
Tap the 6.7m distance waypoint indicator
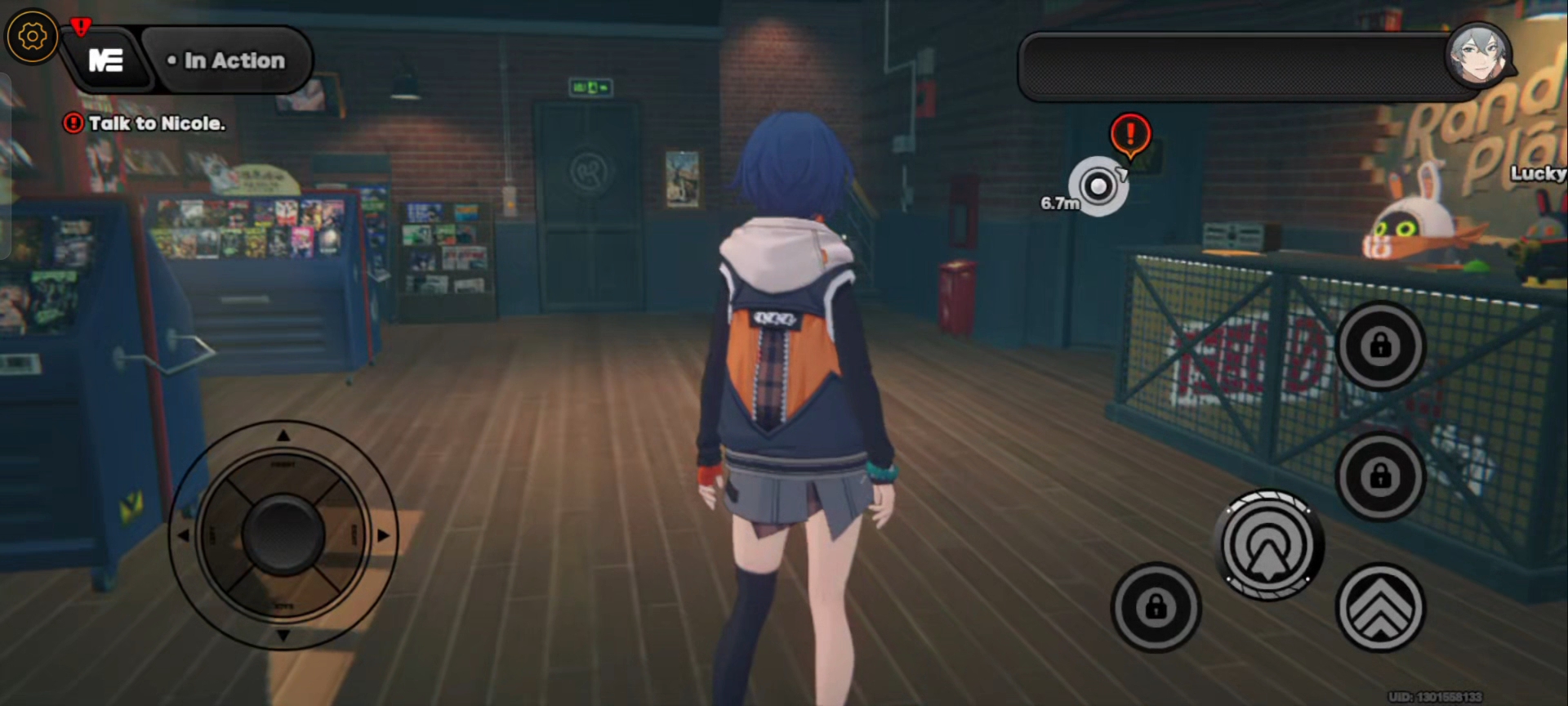click(x=1098, y=187)
